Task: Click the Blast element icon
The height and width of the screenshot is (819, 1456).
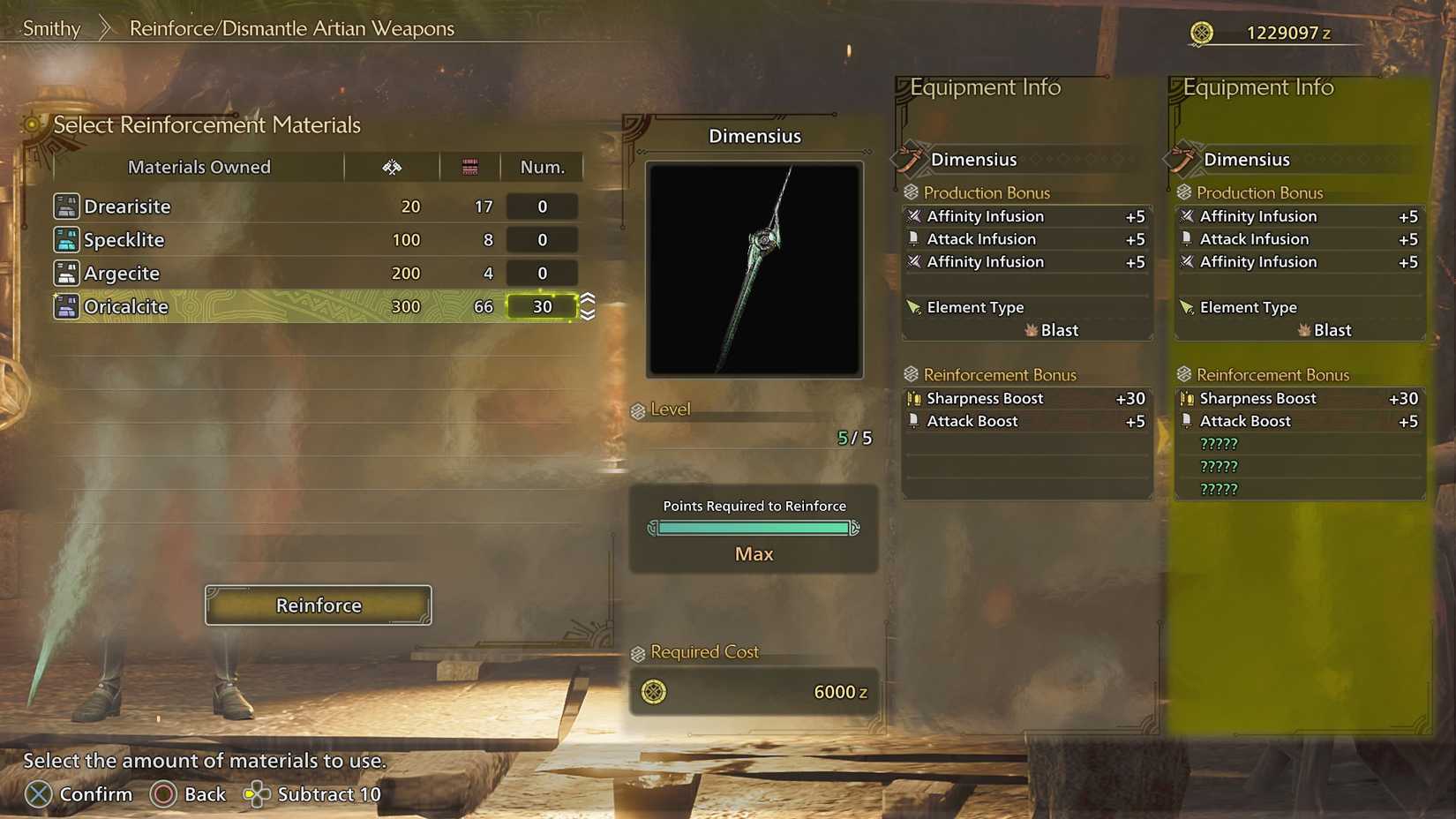Action: 1032,330
